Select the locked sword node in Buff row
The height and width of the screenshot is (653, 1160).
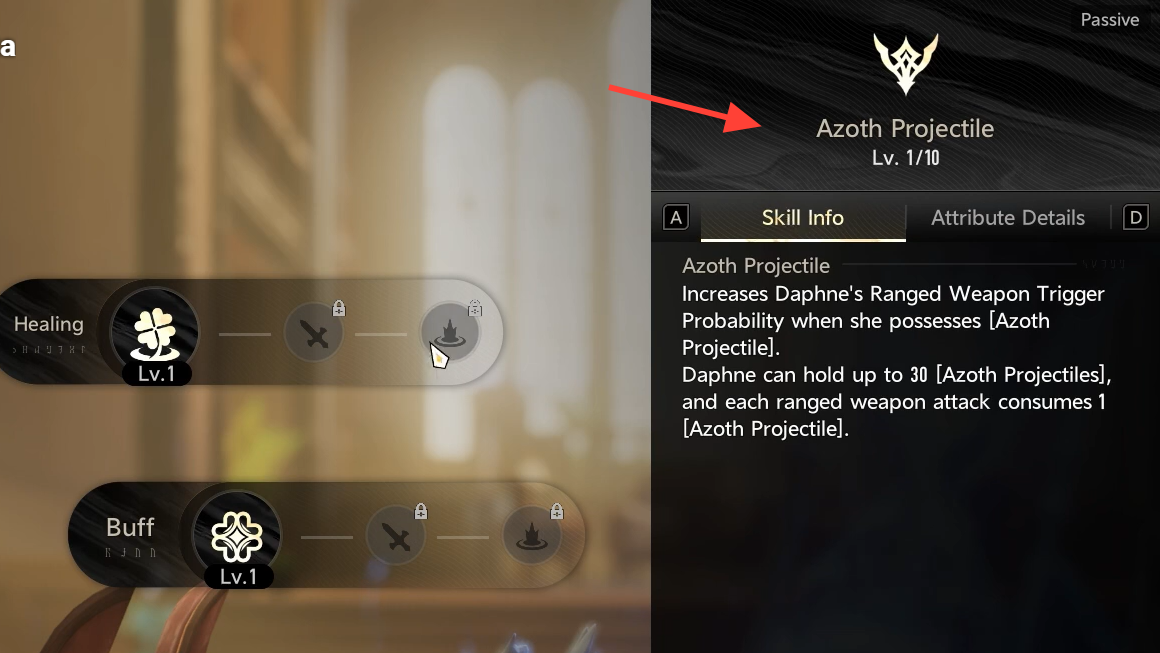(397, 537)
